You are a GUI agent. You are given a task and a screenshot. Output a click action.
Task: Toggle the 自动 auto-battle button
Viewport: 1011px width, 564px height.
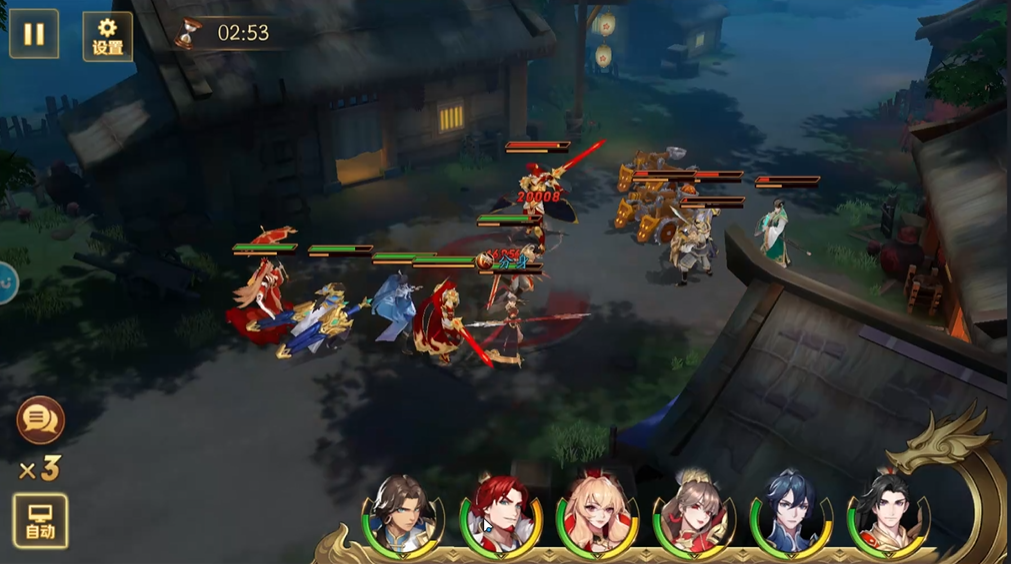click(x=40, y=520)
